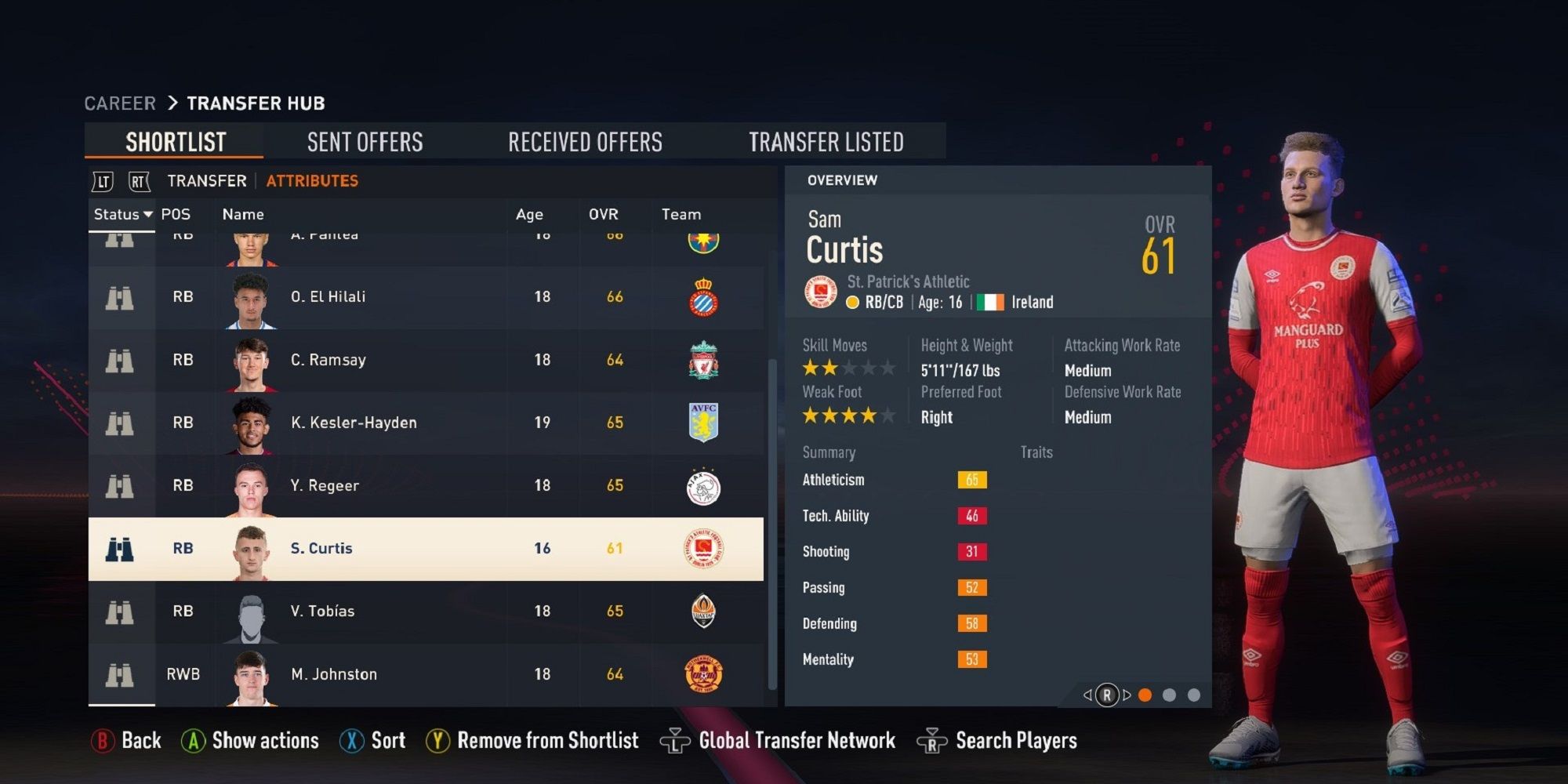Toggle the shortlist binoculars for S. Curtis
The width and height of the screenshot is (1568, 784).
(x=122, y=549)
